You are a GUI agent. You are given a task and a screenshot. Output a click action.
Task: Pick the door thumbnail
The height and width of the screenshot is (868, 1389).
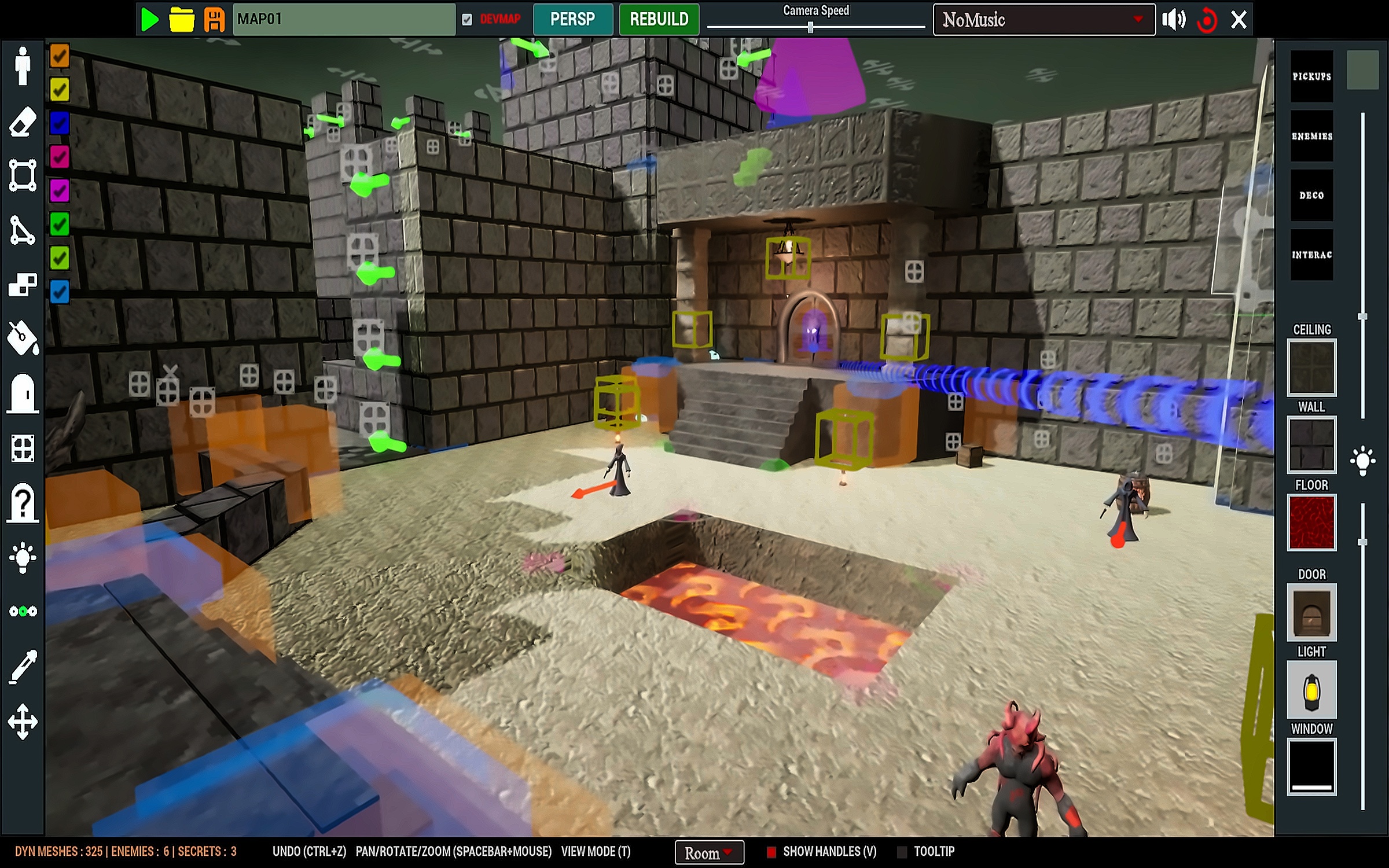pos(1311,612)
